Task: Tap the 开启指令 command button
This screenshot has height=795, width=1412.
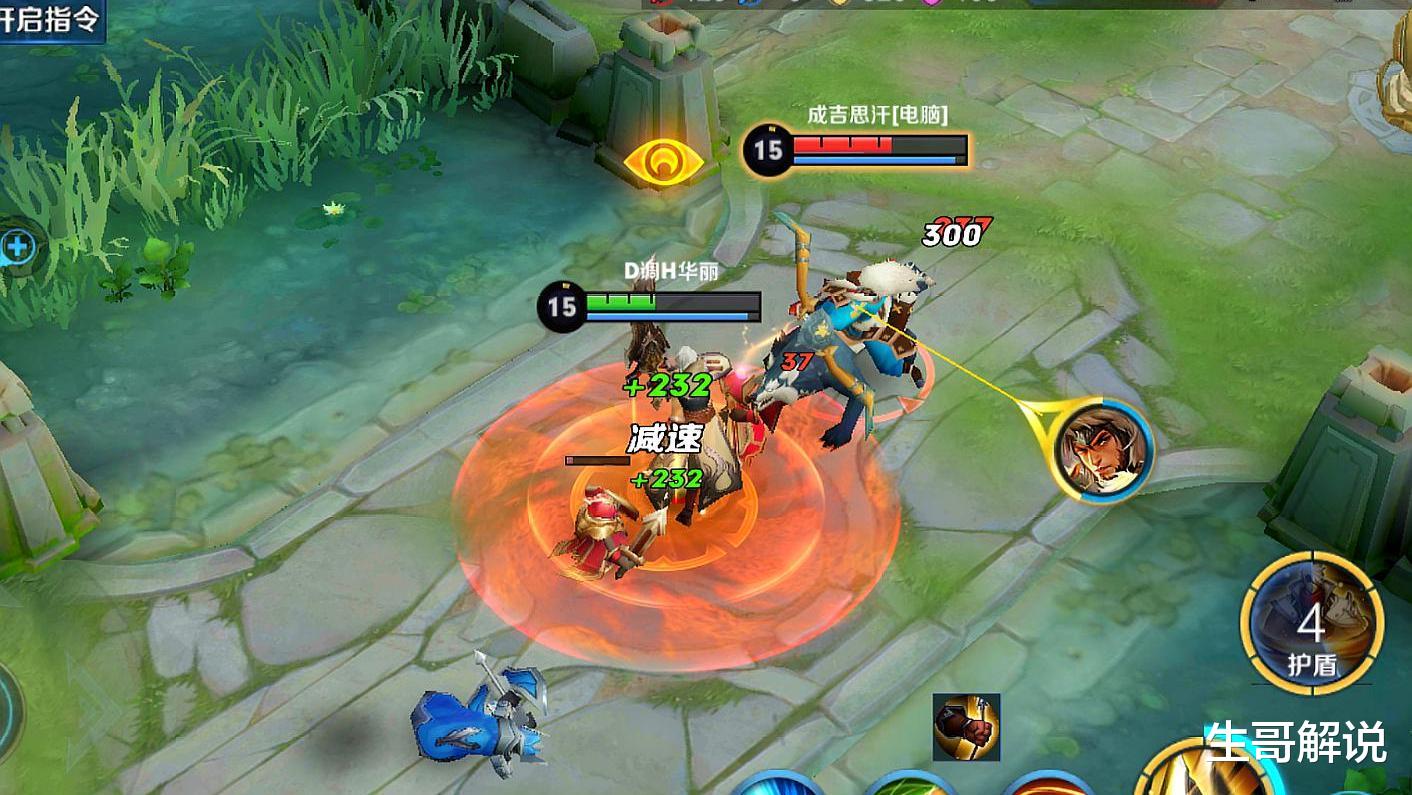Action: tap(50, 20)
